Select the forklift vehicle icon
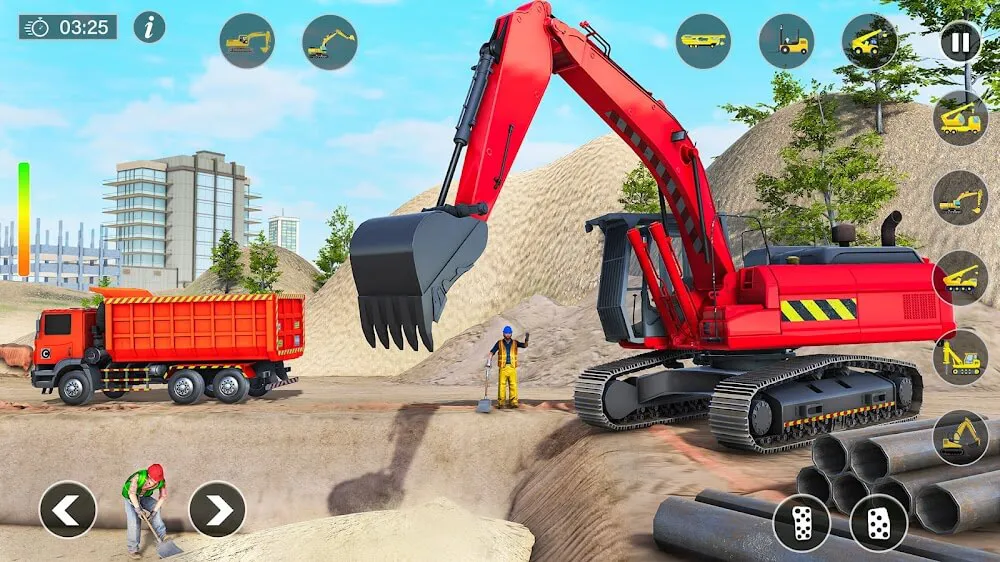Viewport: 1000px width, 562px height. click(x=786, y=41)
